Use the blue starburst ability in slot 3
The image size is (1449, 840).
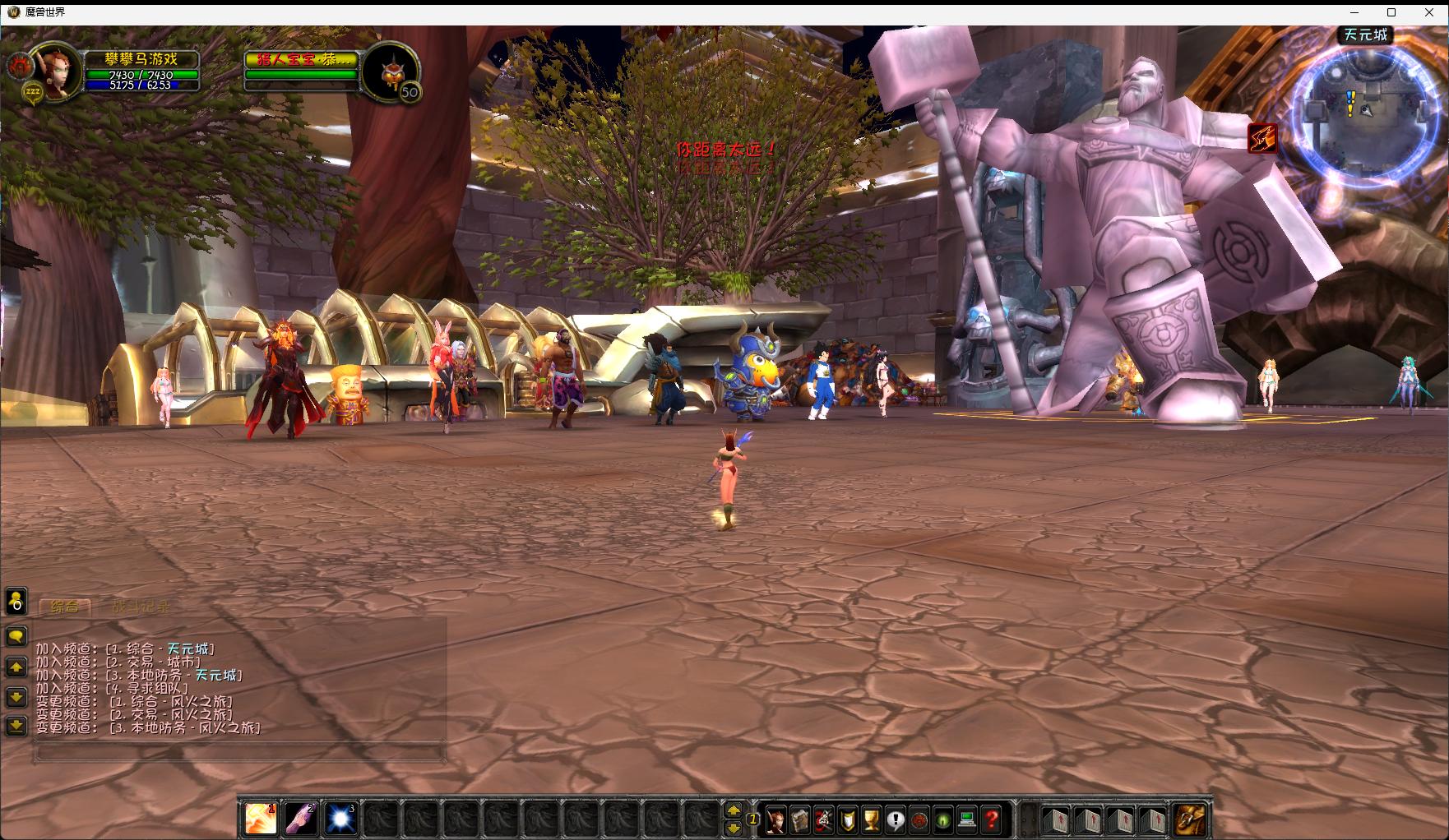coord(340,819)
